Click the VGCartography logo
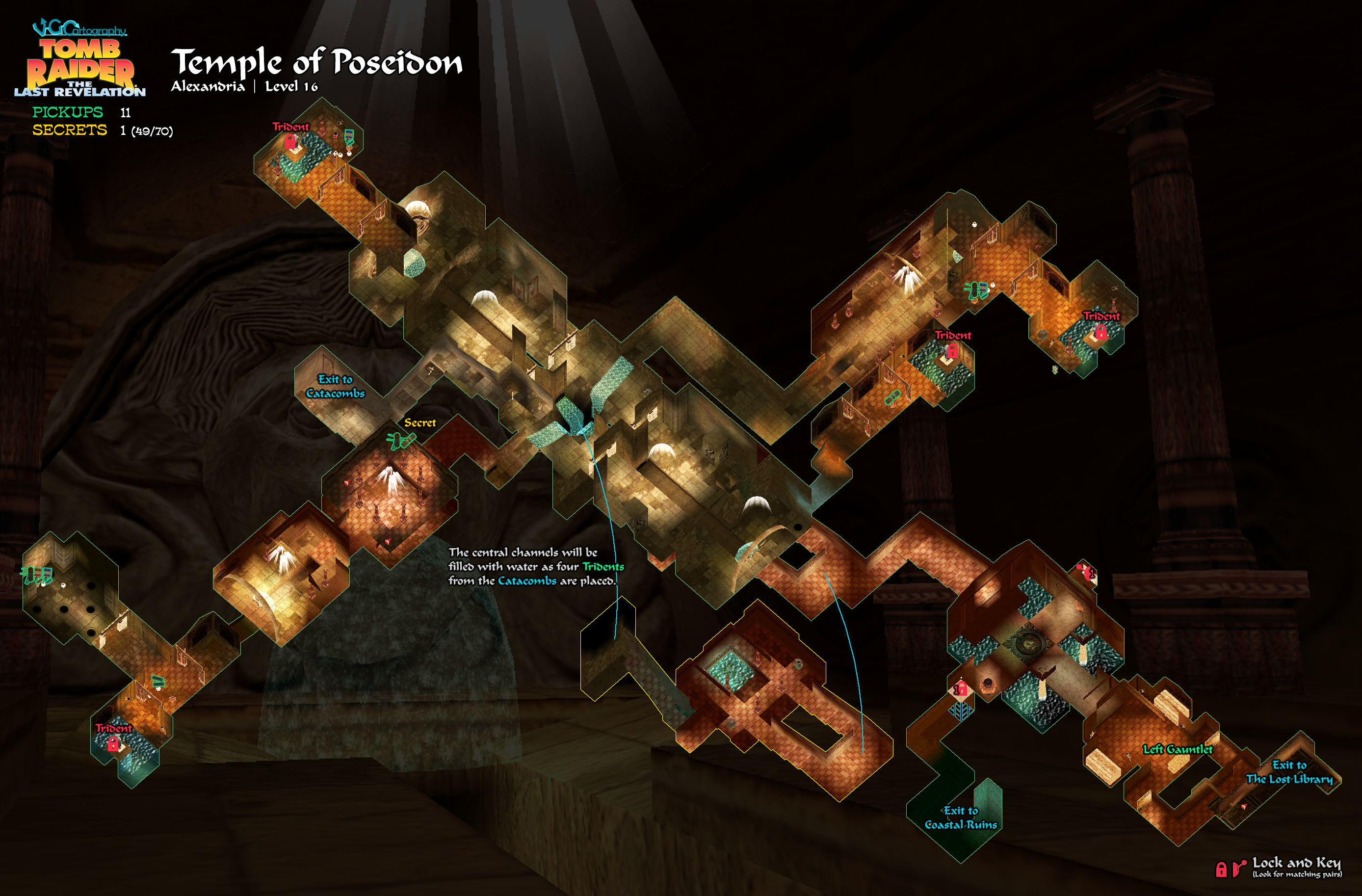Image resolution: width=1362 pixels, height=896 pixels. coord(79,28)
